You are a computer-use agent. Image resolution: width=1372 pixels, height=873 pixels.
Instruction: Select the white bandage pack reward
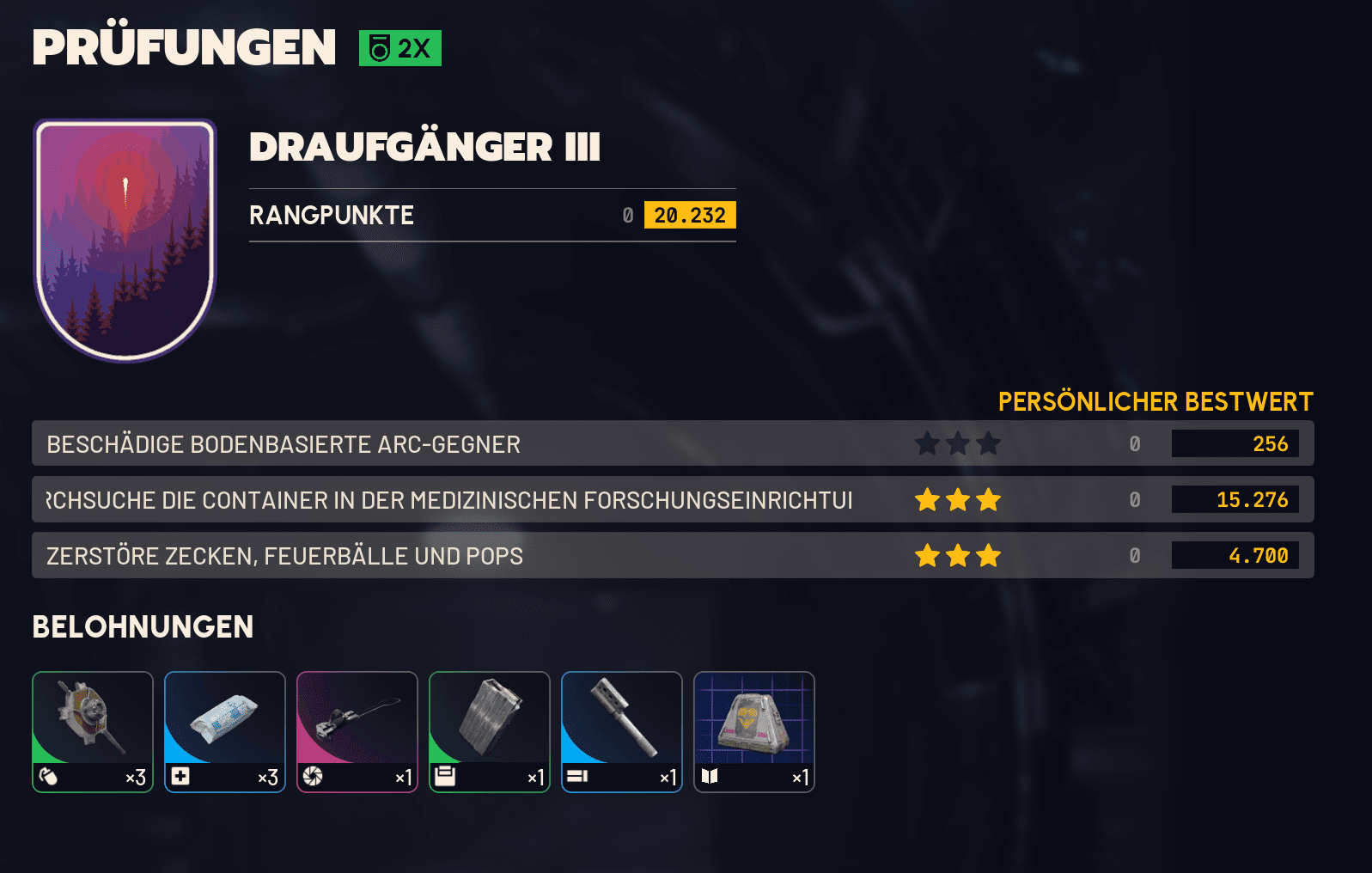(x=225, y=731)
